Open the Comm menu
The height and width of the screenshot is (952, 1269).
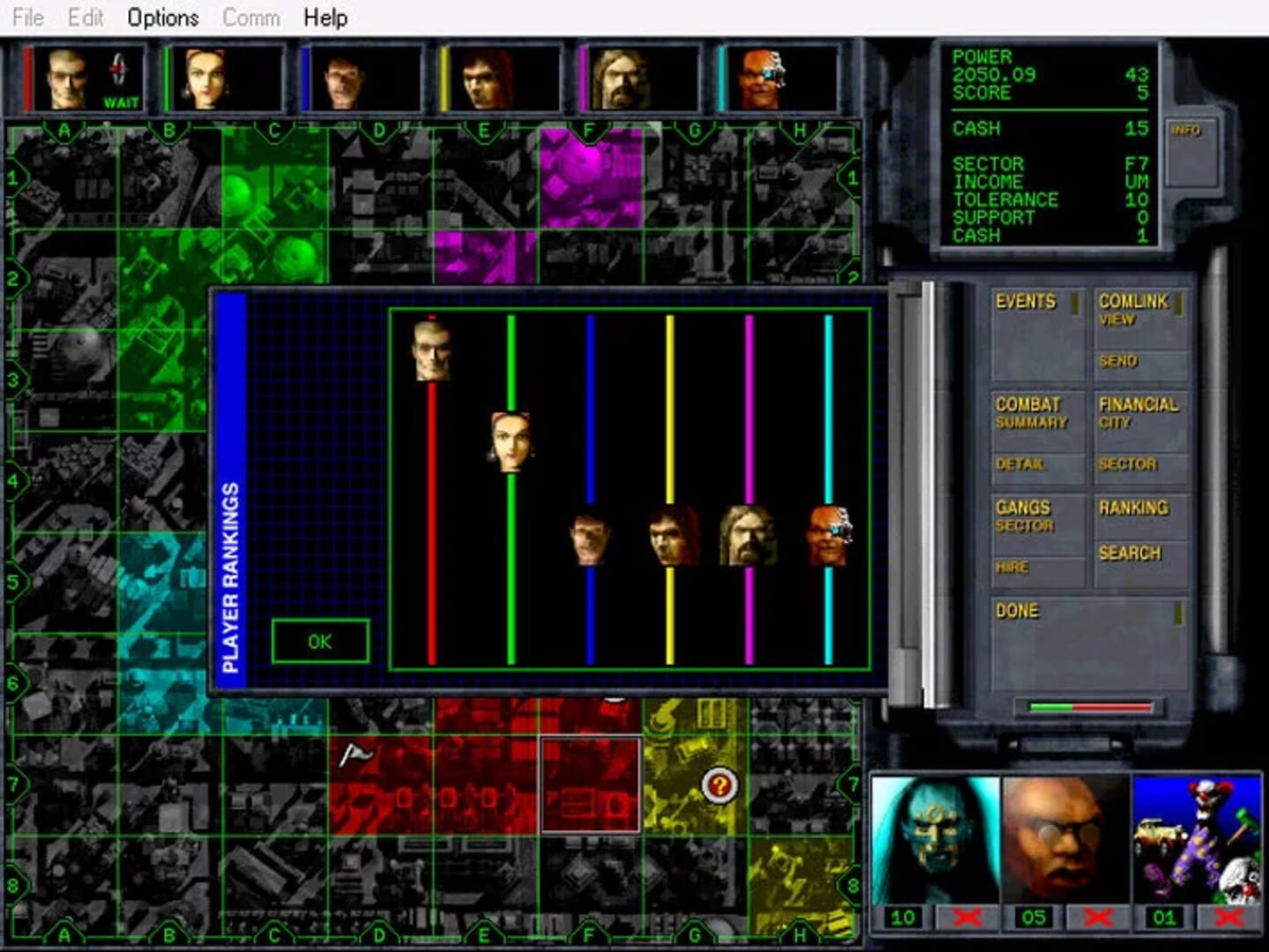coord(252,18)
